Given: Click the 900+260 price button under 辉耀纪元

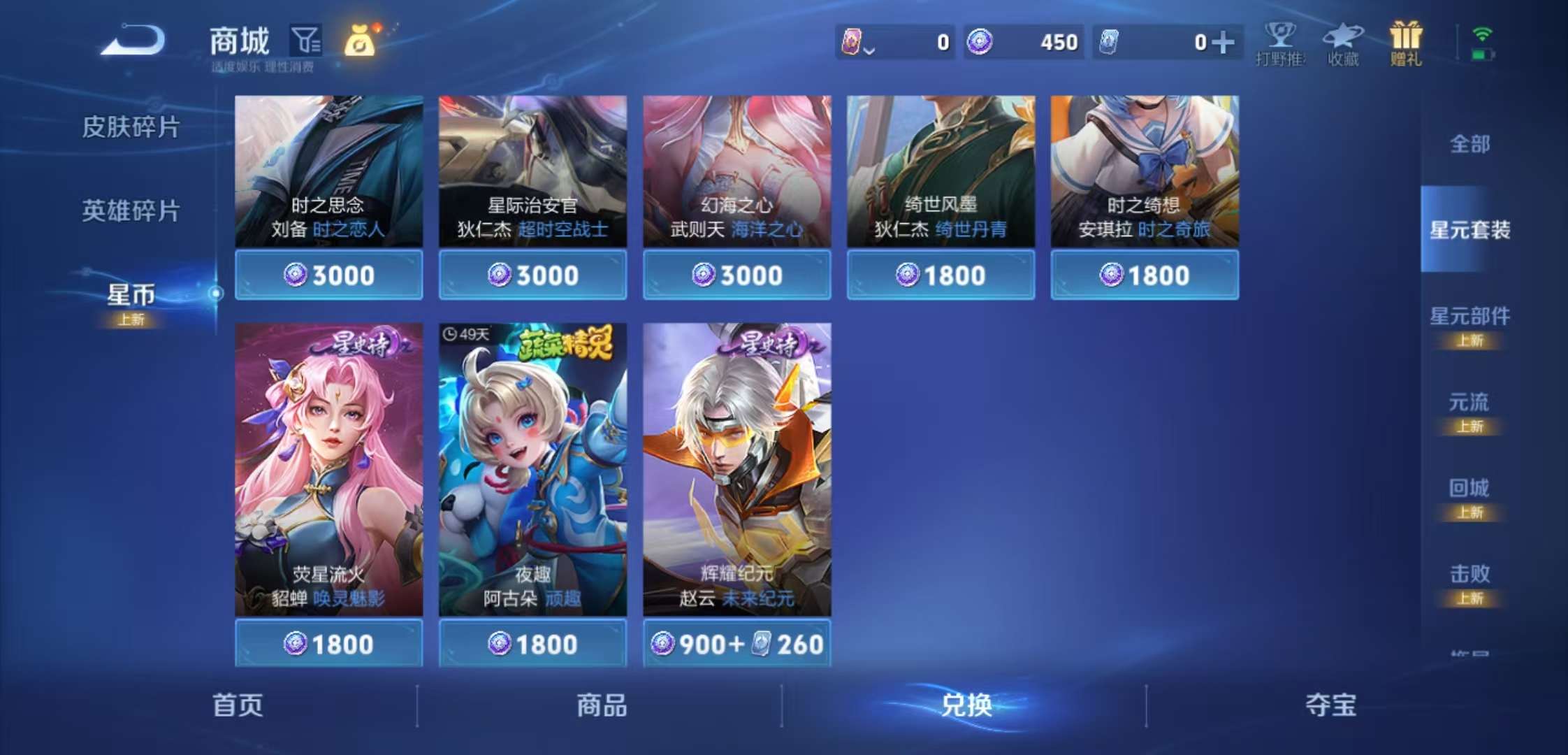Looking at the screenshot, I should click(737, 644).
